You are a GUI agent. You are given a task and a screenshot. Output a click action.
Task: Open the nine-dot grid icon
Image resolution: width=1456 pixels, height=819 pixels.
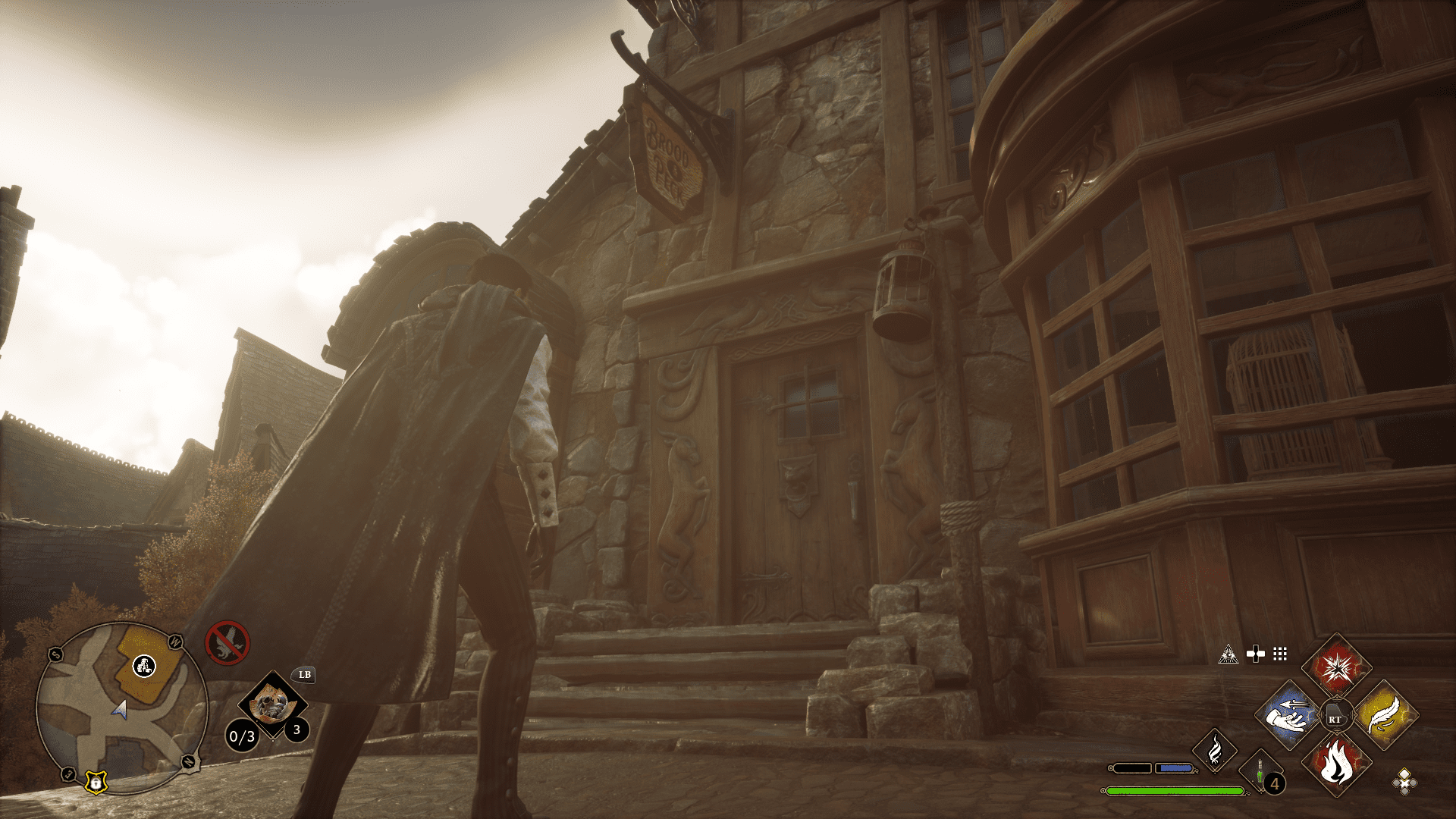click(x=1280, y=654)
